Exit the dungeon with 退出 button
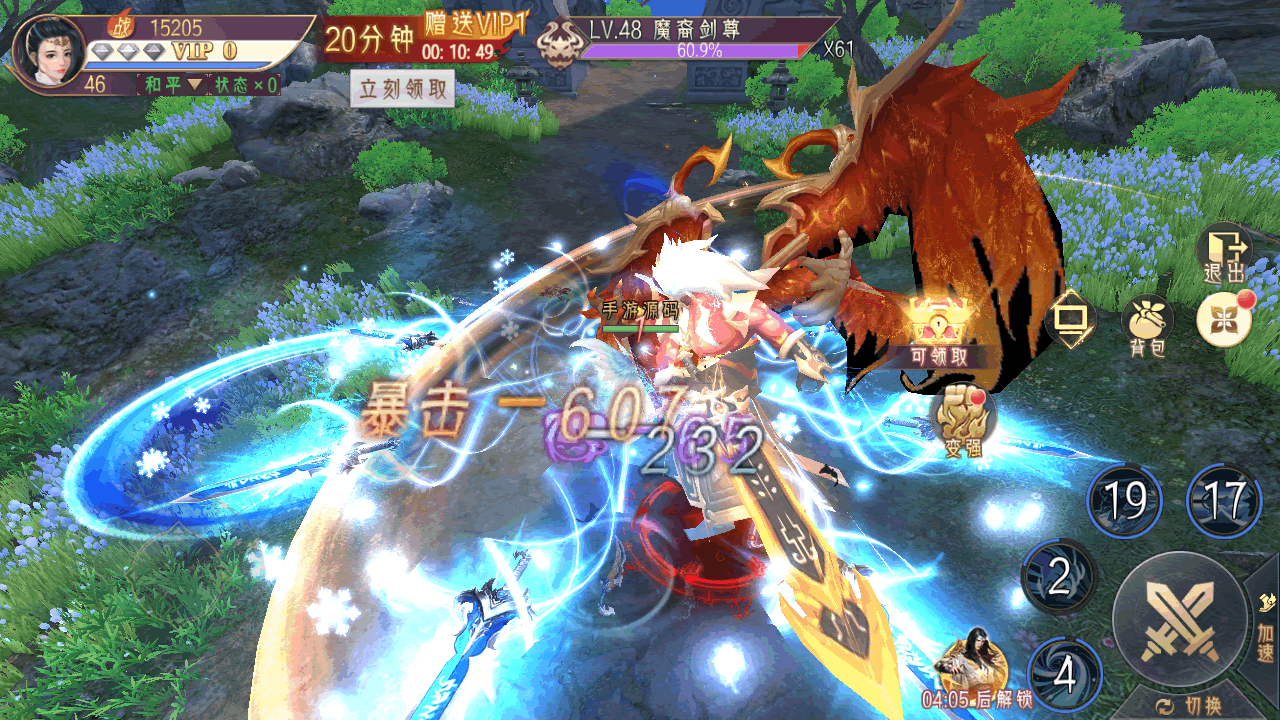Screen dimensions: 1280x720 pyautogui.click(x=1225, y=253)
